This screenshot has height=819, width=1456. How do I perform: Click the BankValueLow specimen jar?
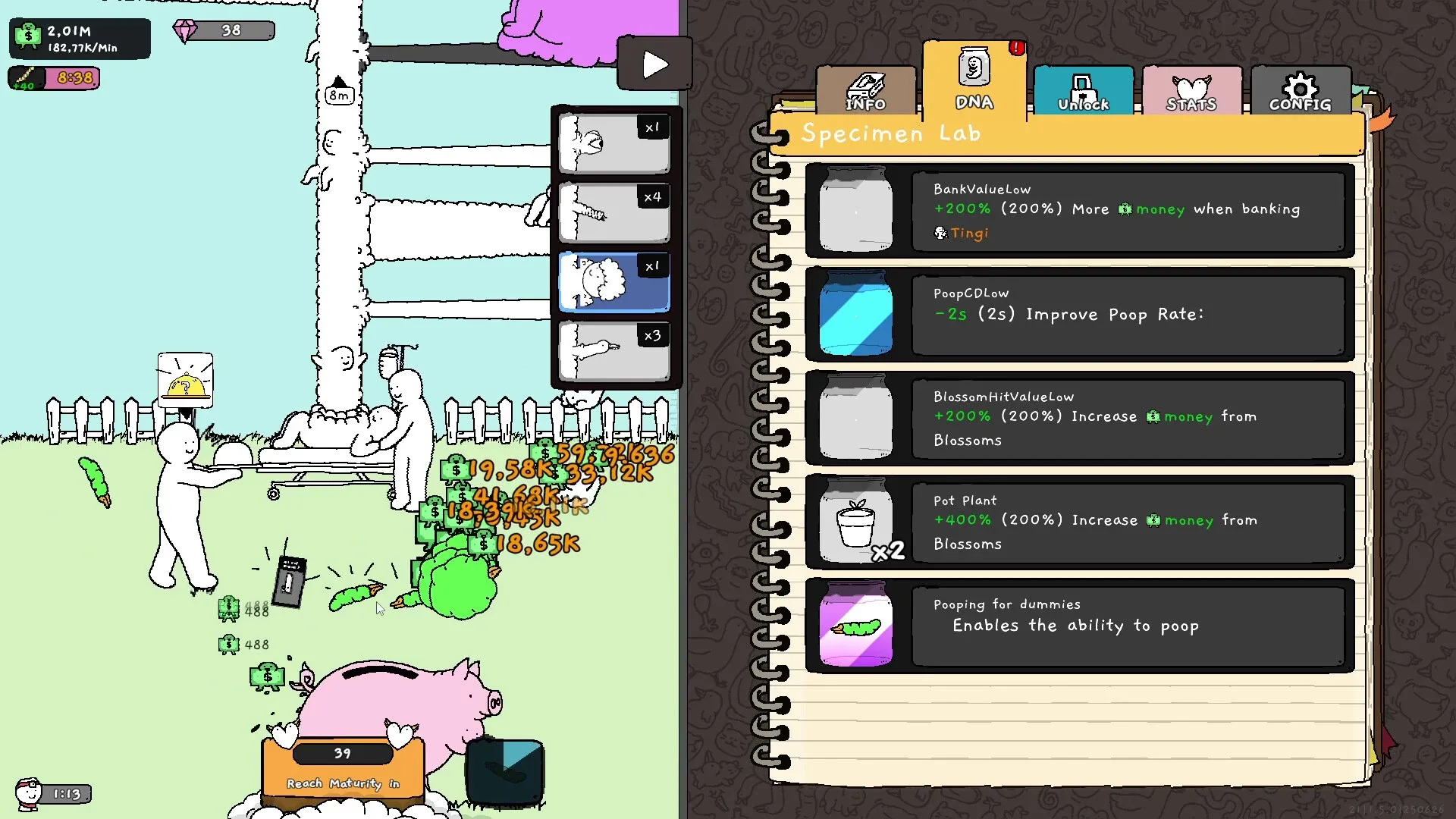pyautogui.click(x=855, y=211)
